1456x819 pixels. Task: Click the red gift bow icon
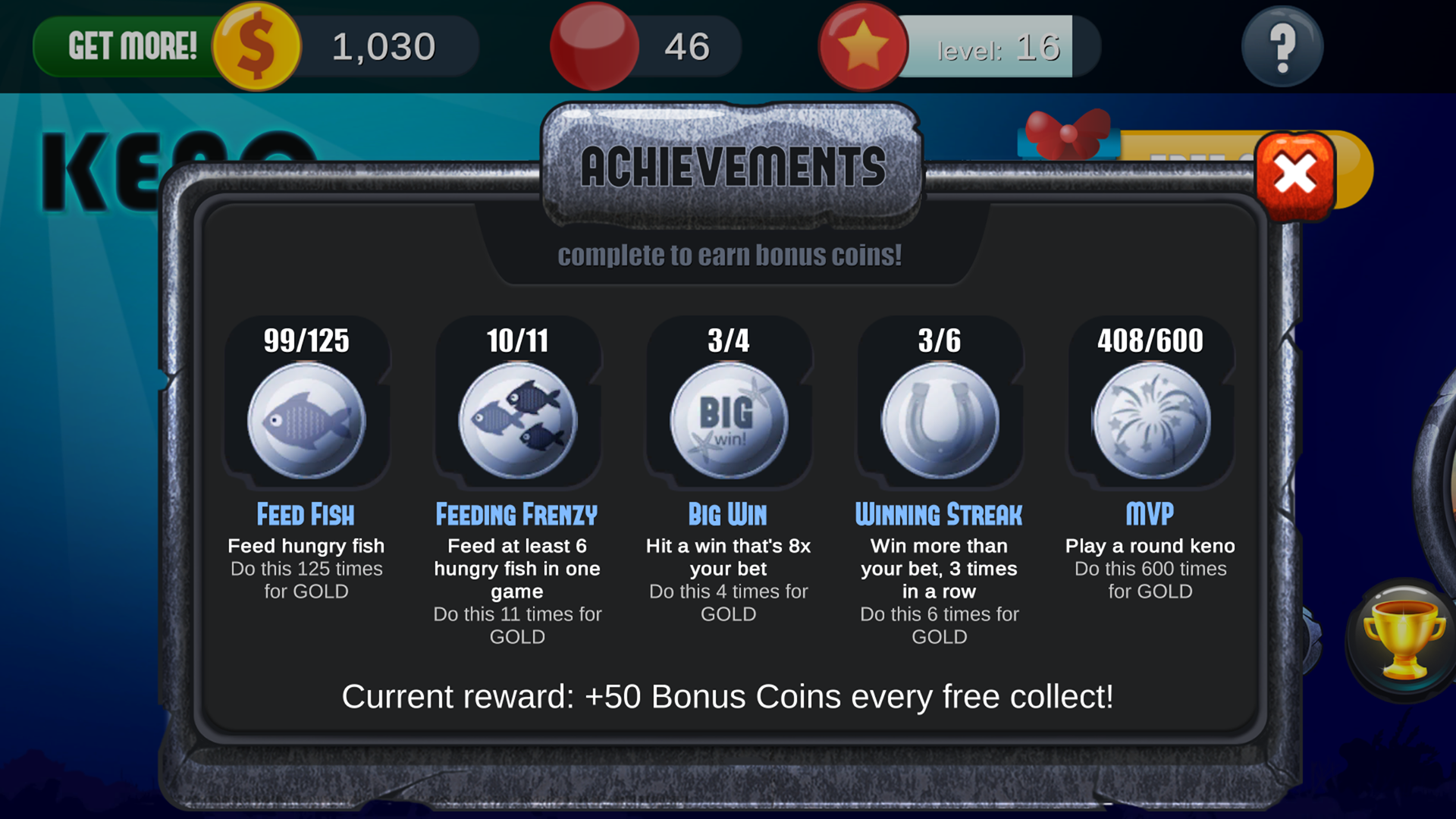click(x=1066, y=133)
